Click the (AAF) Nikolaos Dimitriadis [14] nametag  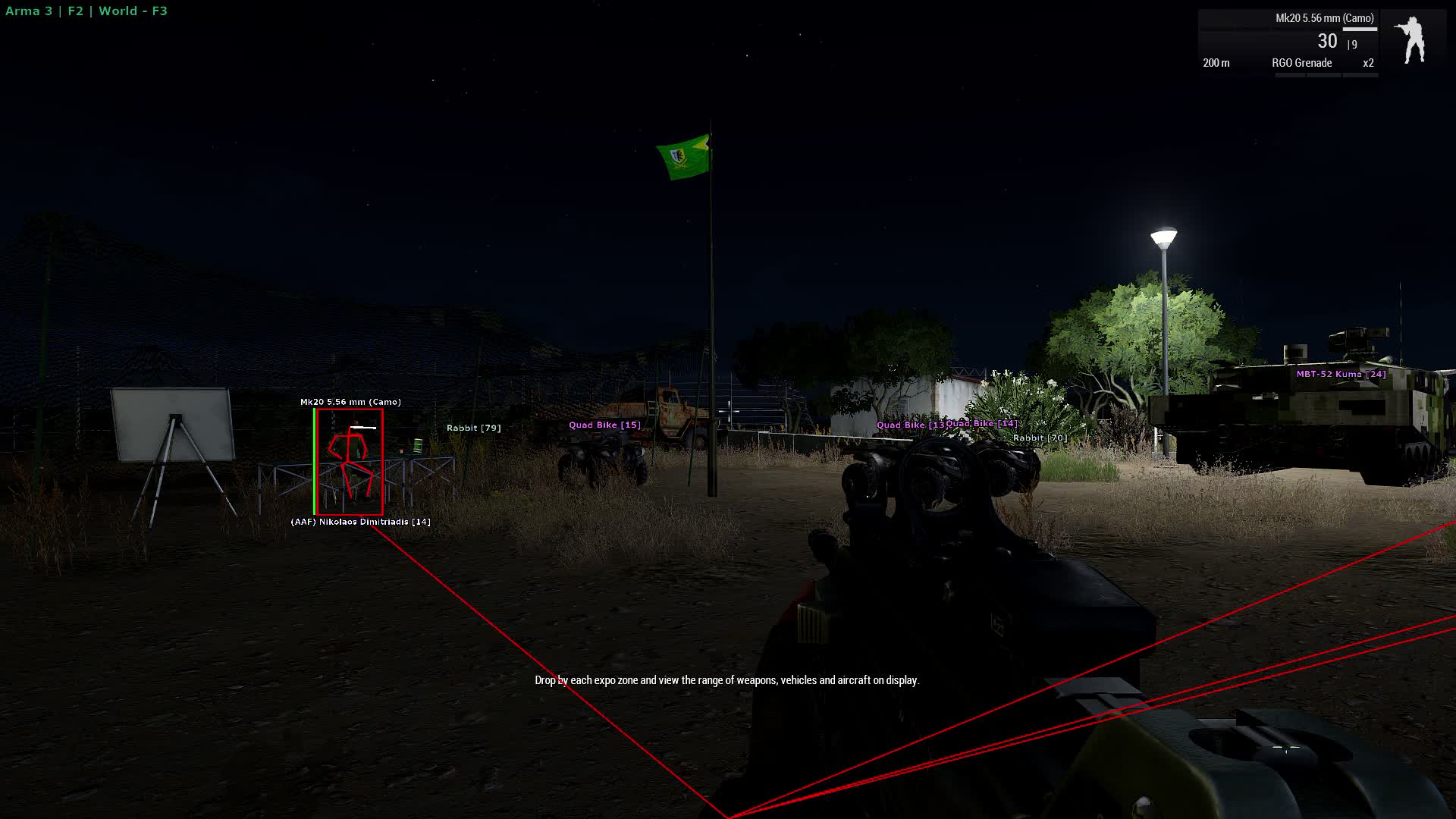[360, 521]
